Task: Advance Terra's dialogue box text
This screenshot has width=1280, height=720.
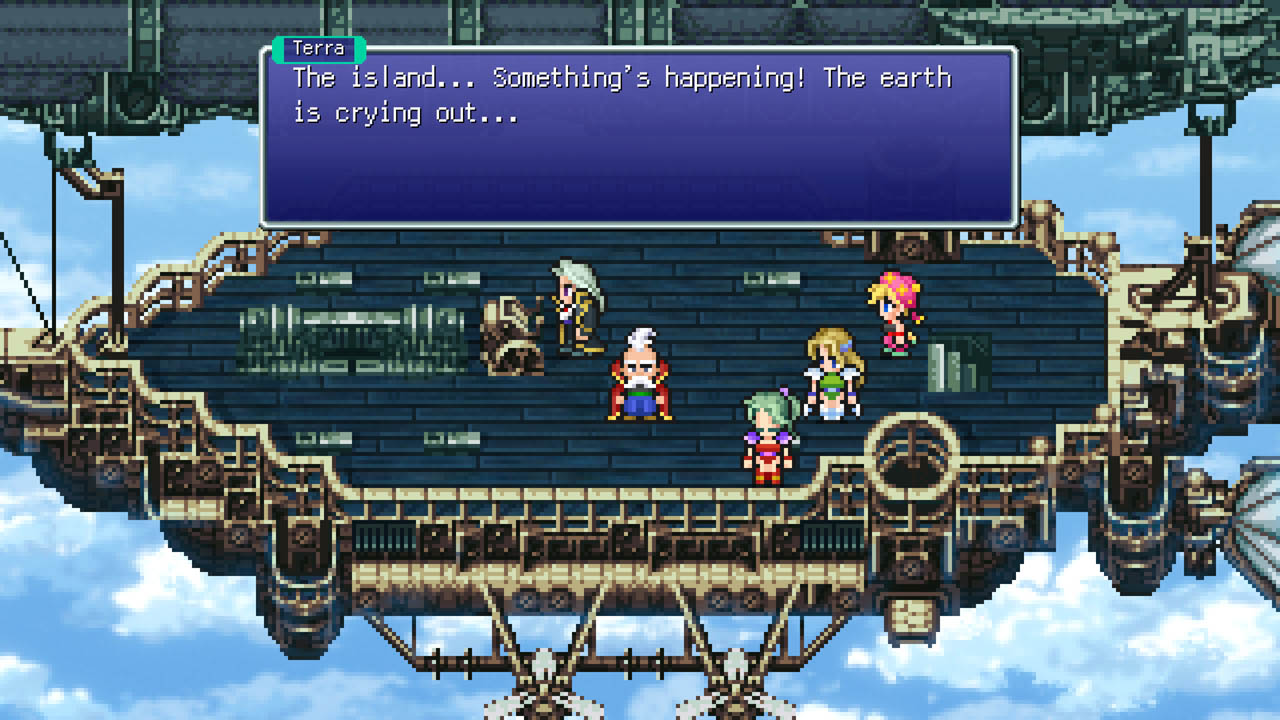Action: [x=639, y=137]
